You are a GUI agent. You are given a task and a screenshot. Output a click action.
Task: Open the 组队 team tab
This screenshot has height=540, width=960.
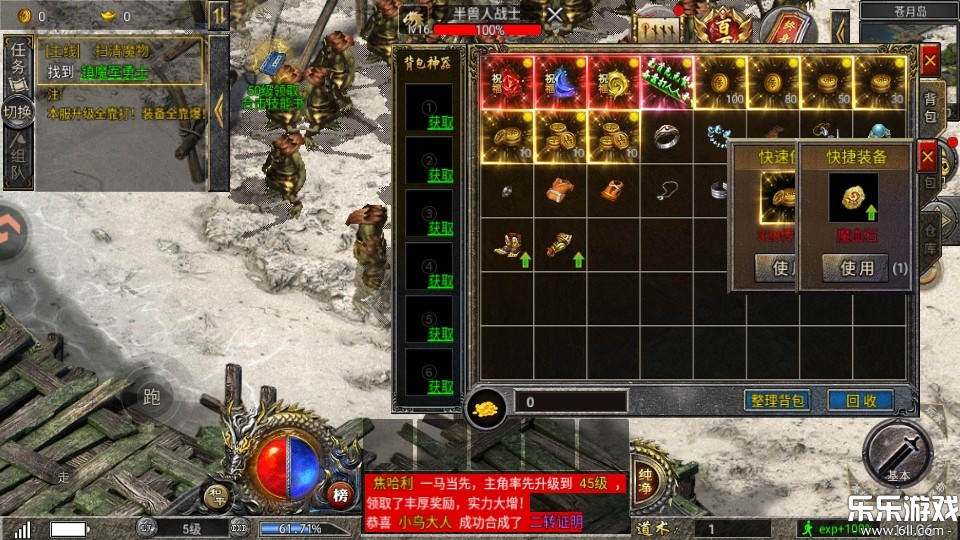(x=18, y=160)
